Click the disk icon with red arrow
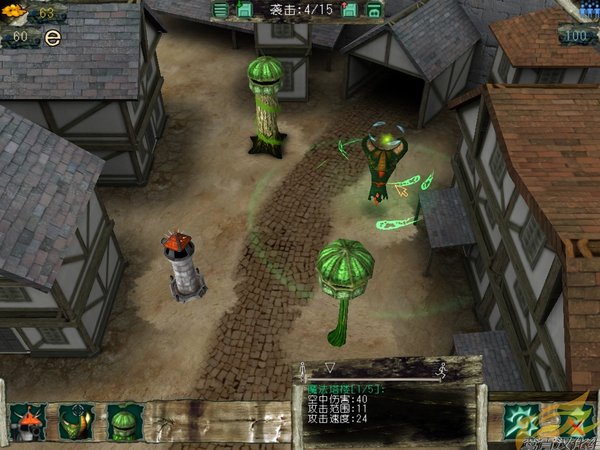Image resolution: width=600 pixels, height=450 pixels. tap(349, 10)
